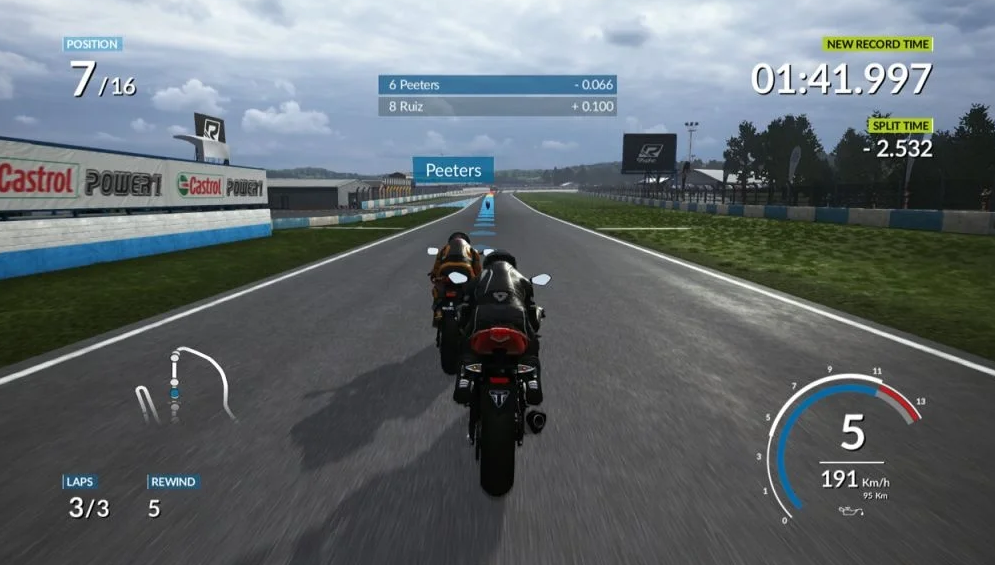995x565 pixels.
Task: Click the oil can icon under the speed
Action: tap(849, 511)
